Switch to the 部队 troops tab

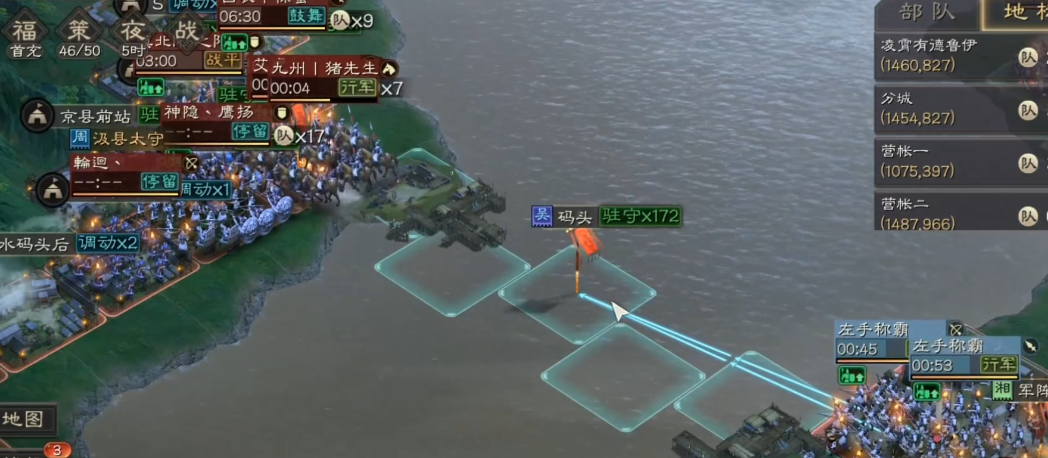pyautogui.click(x=926, y=13)
